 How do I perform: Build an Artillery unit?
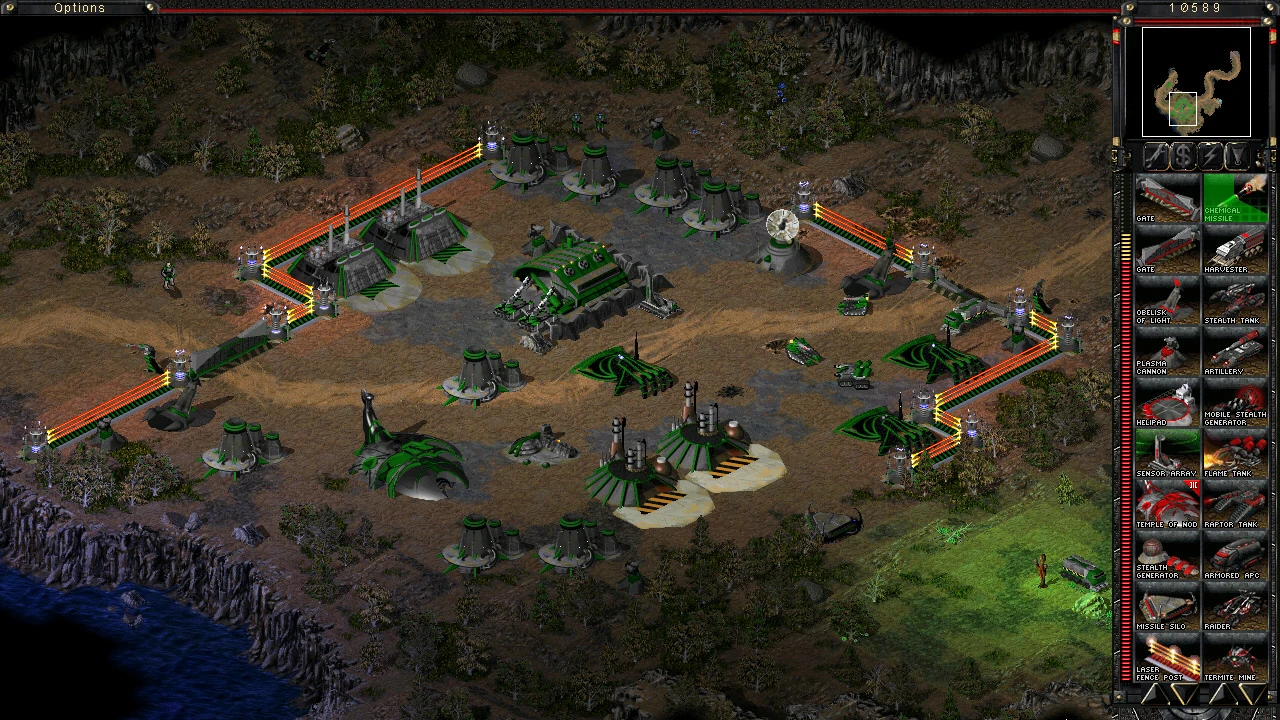(x=1235, y=352)
